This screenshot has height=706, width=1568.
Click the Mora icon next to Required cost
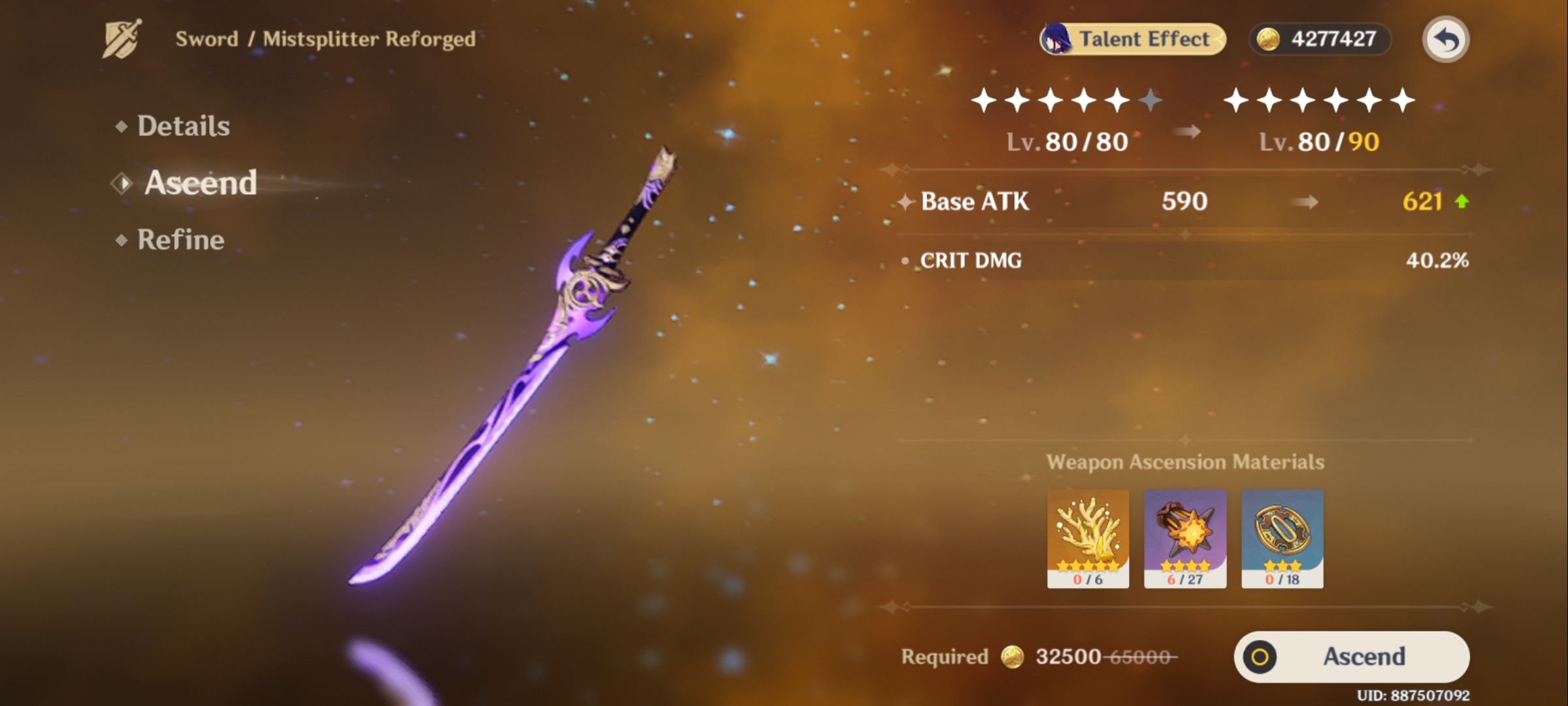[x=1012, y=656]
